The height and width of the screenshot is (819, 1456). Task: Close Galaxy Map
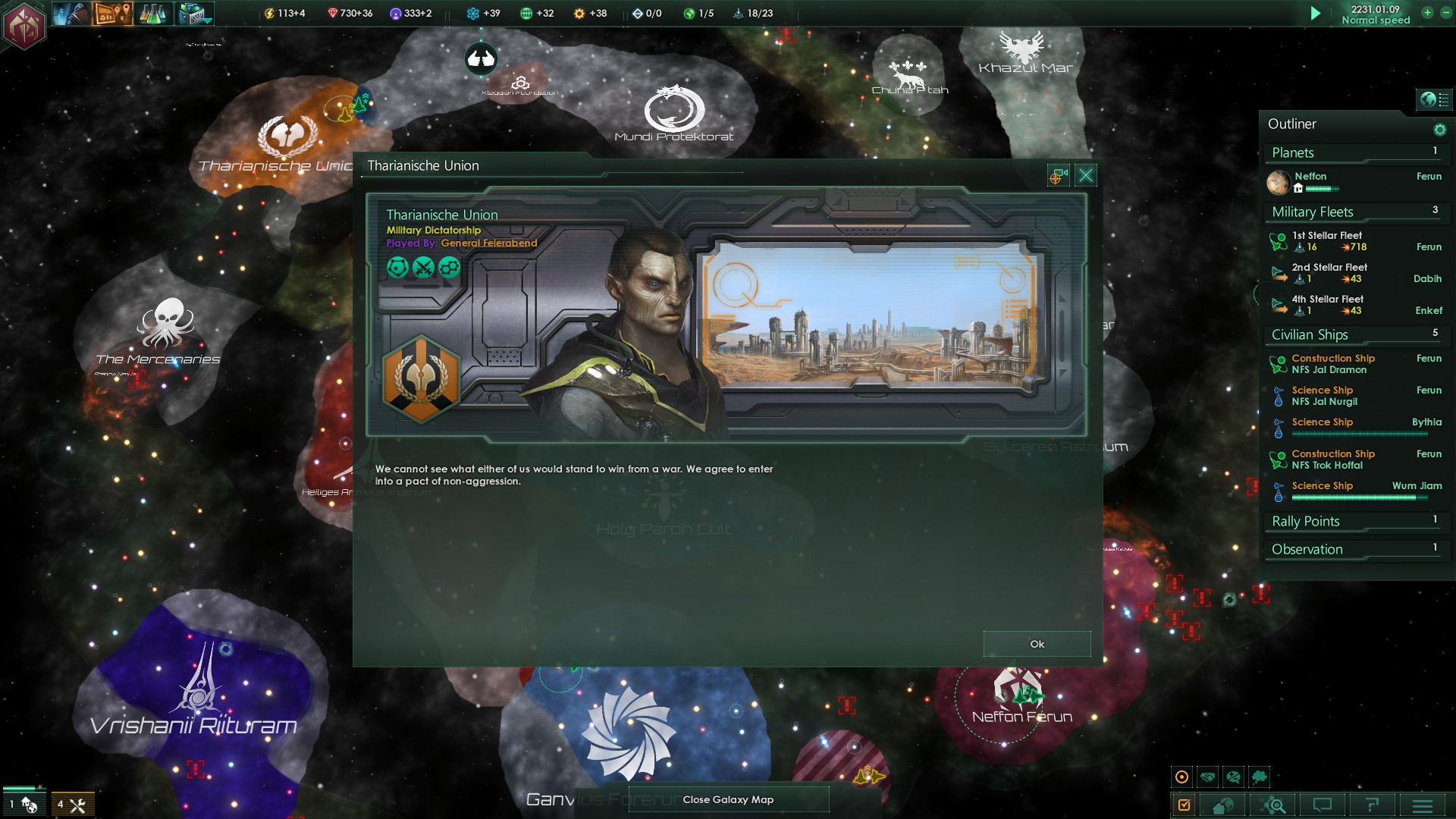coord(728,799)
